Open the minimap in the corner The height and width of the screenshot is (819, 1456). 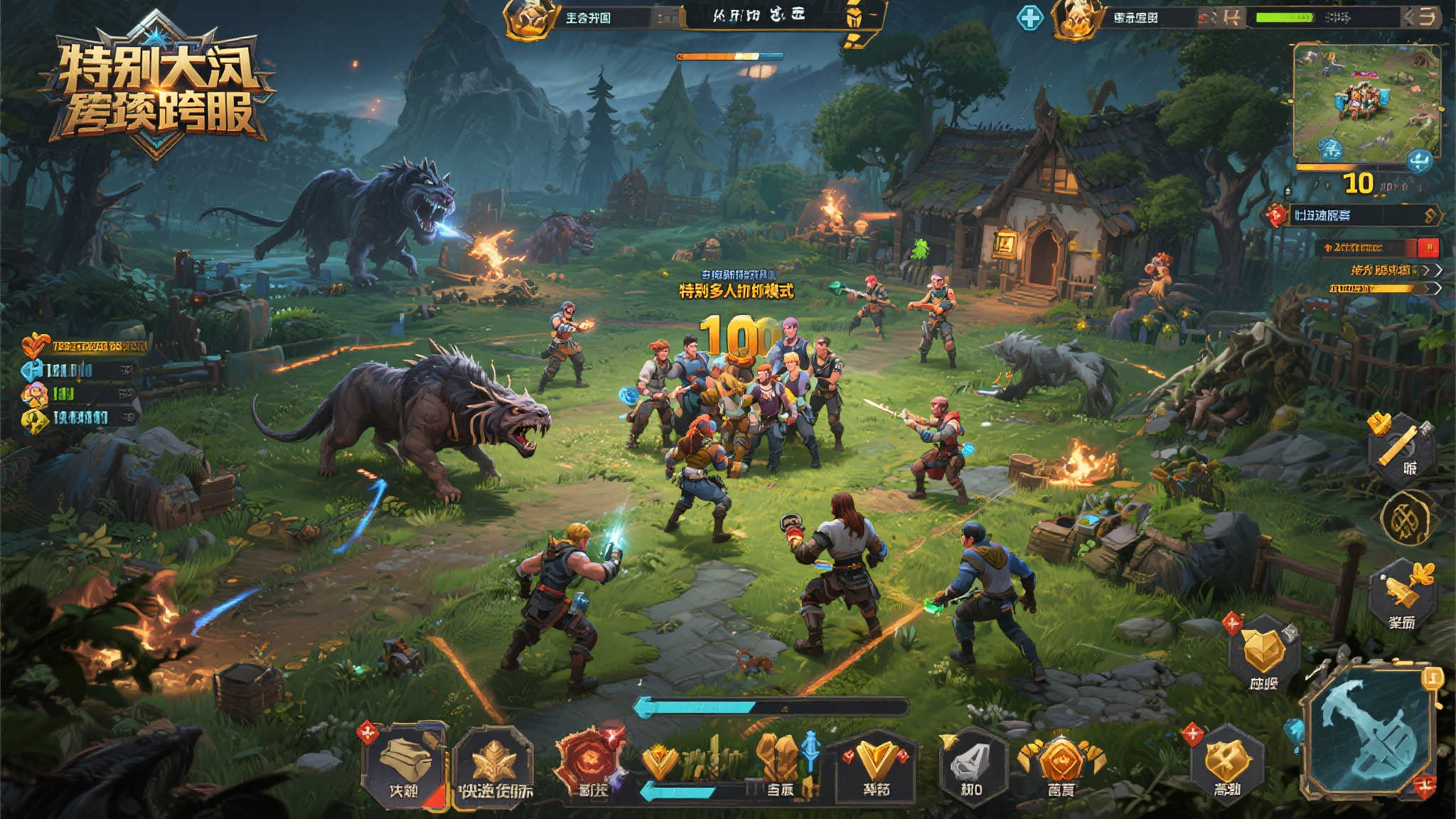click(x=1366, y=104)
